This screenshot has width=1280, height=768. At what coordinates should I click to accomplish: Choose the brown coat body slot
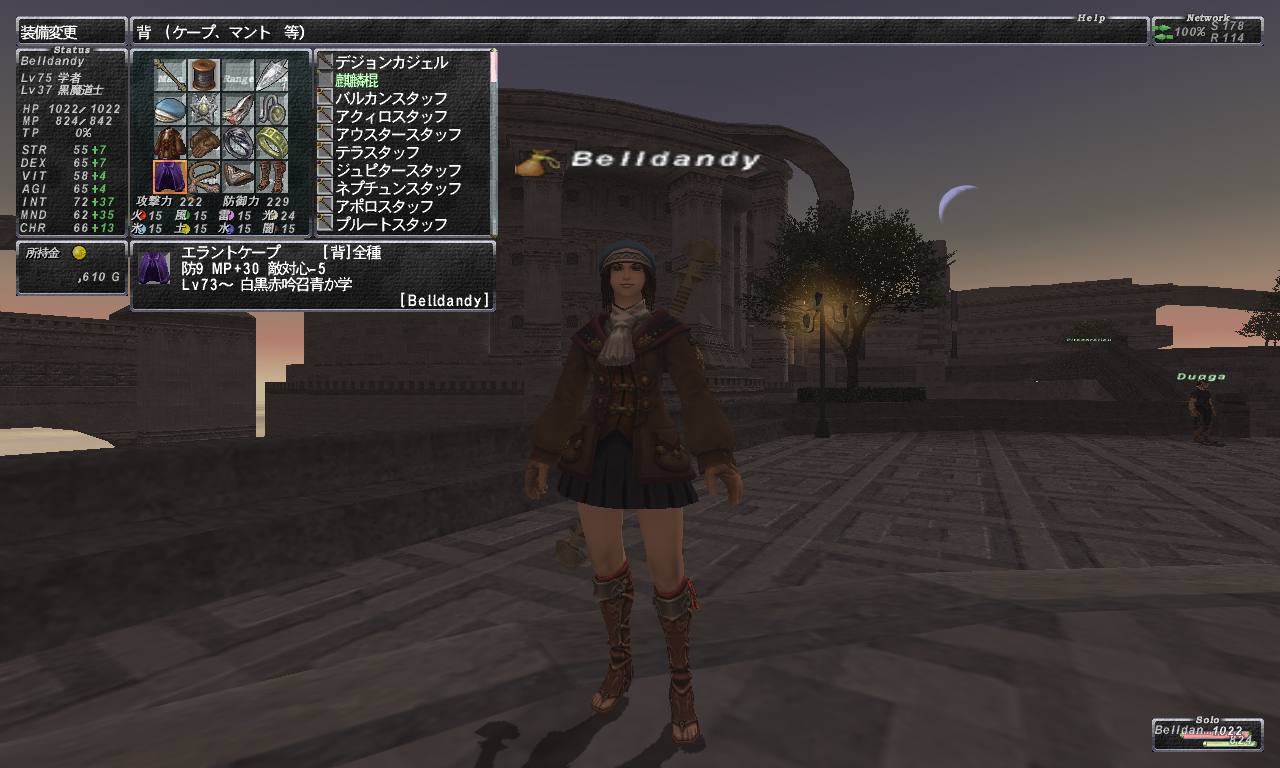point(170,142)
